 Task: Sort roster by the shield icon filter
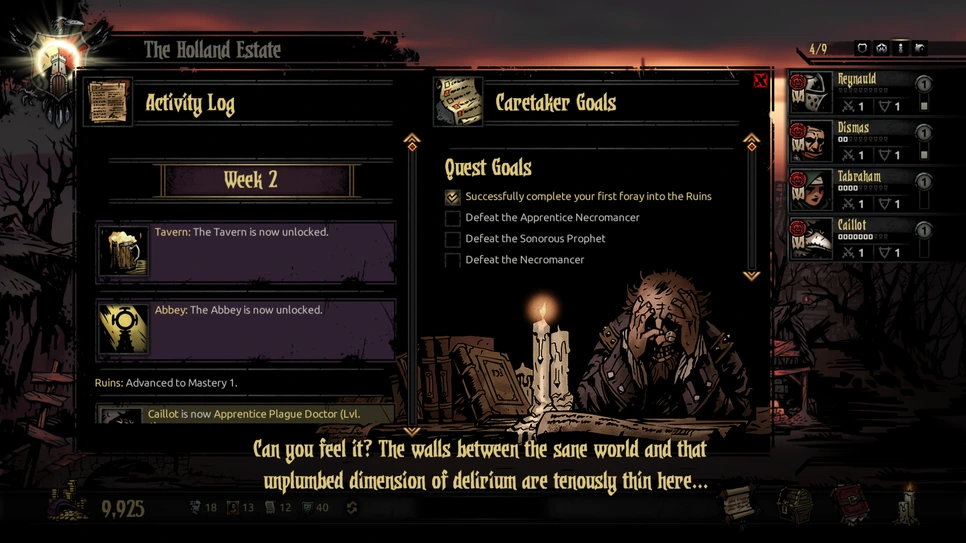click(x=862, y=48)
